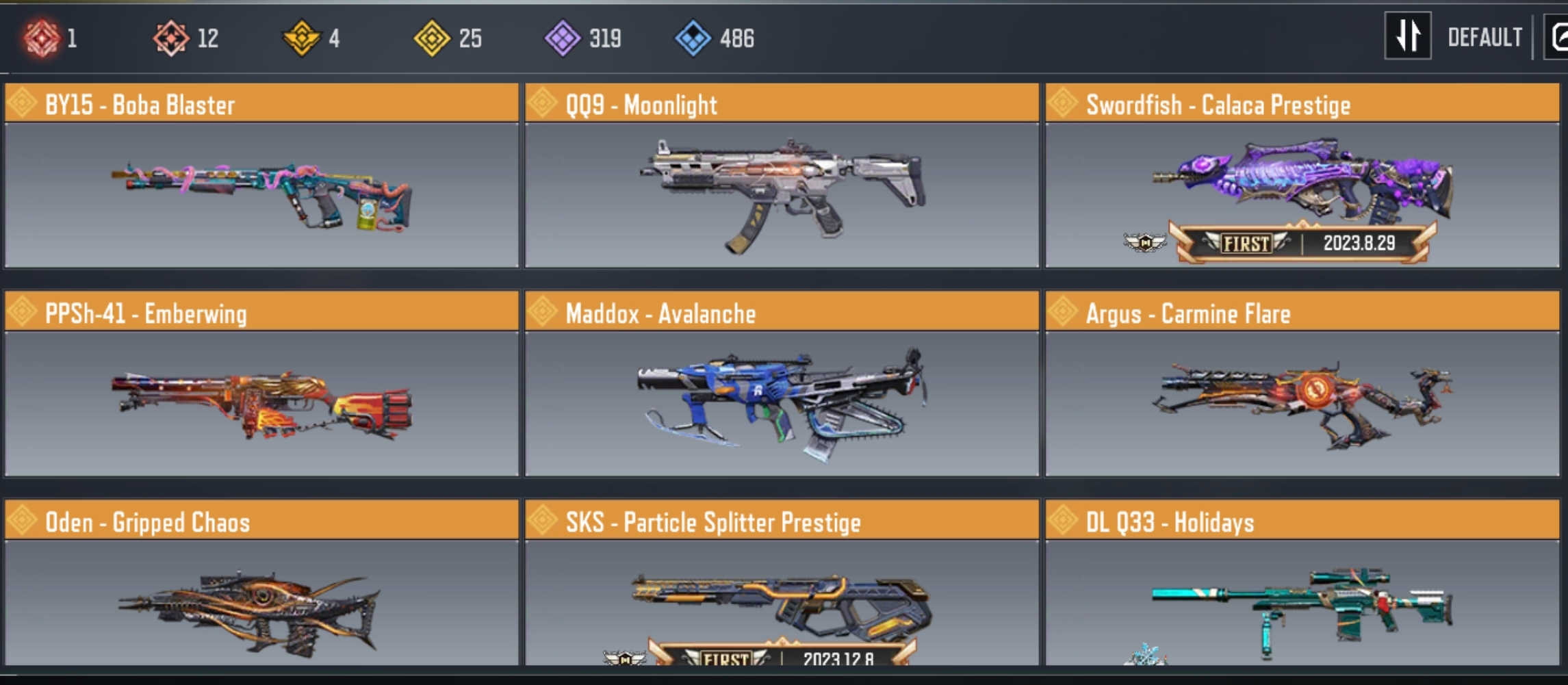Filter by purple epic rarity showing 319
The image size is (1568, 685).
pos(563,38)
